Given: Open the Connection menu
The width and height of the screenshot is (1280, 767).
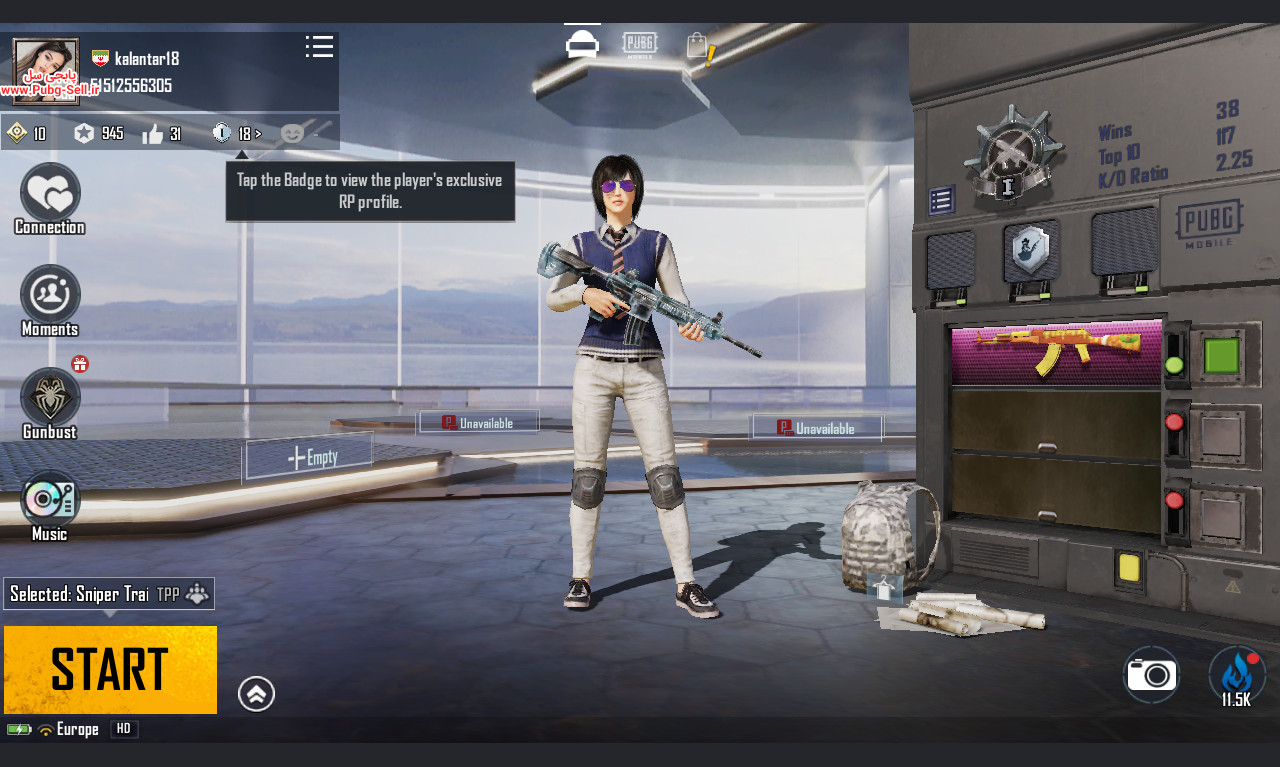Looking at the screenshot, I should (50, 194).
